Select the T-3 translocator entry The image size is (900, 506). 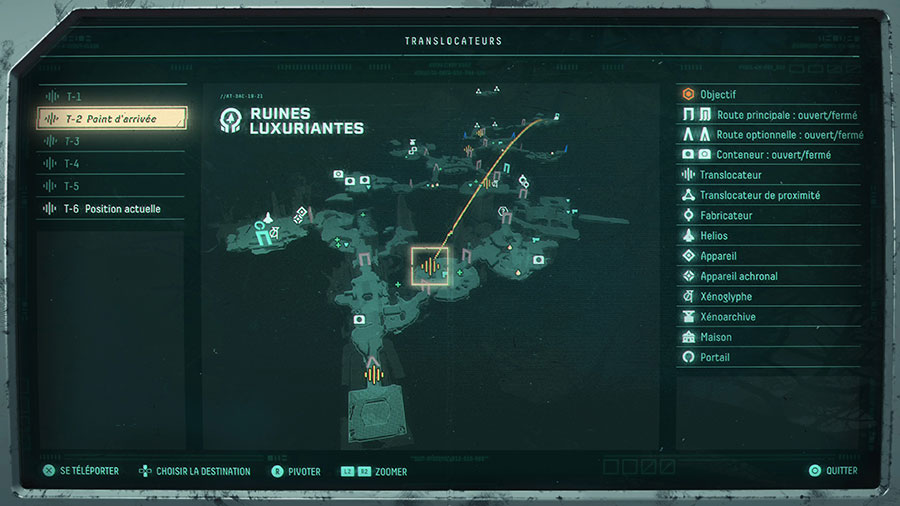[x=110, y=141]
